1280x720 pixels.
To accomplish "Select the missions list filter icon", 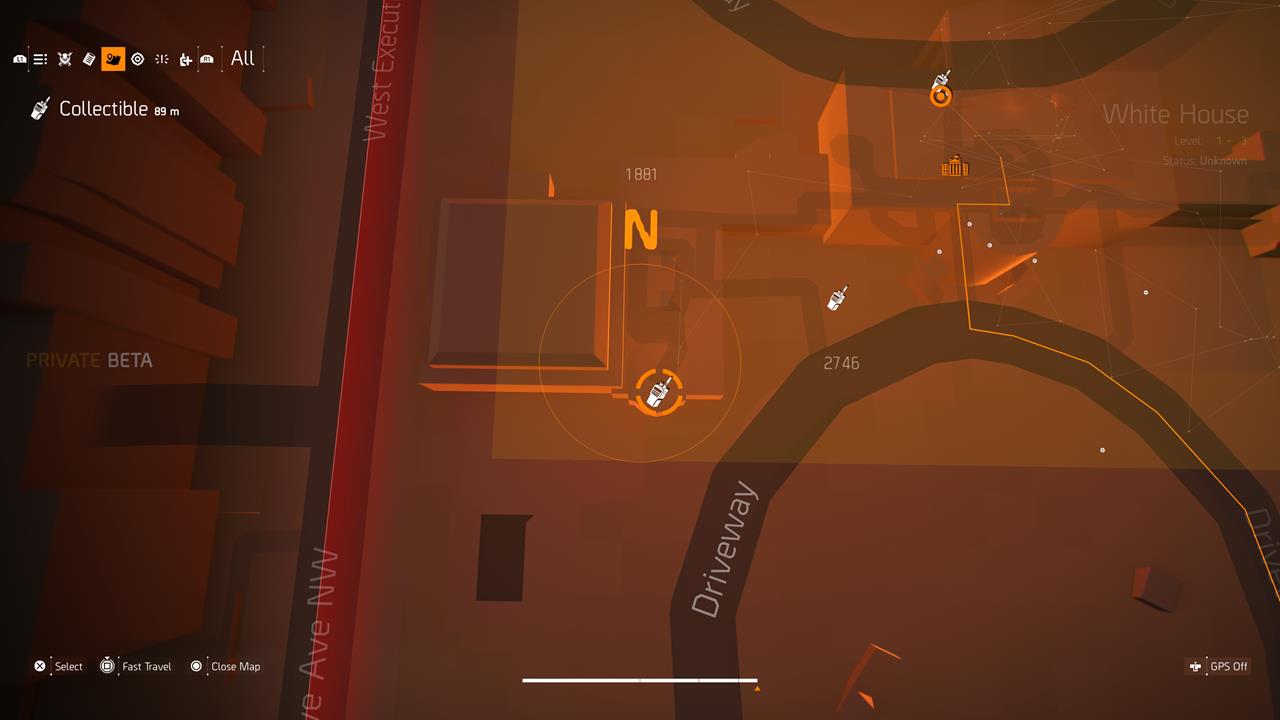I will pos(39,58).
